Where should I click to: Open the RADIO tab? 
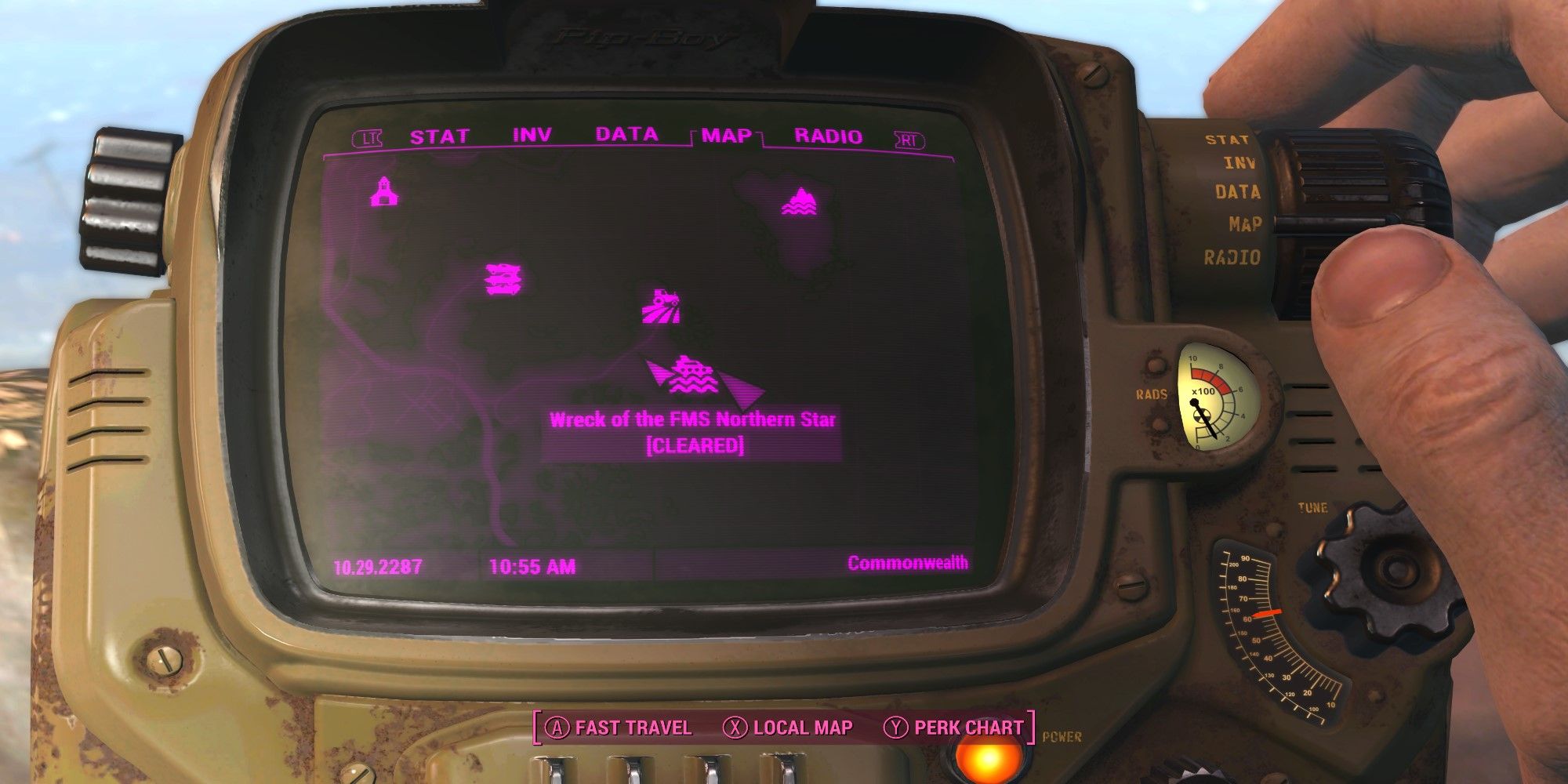click(828, 135)
